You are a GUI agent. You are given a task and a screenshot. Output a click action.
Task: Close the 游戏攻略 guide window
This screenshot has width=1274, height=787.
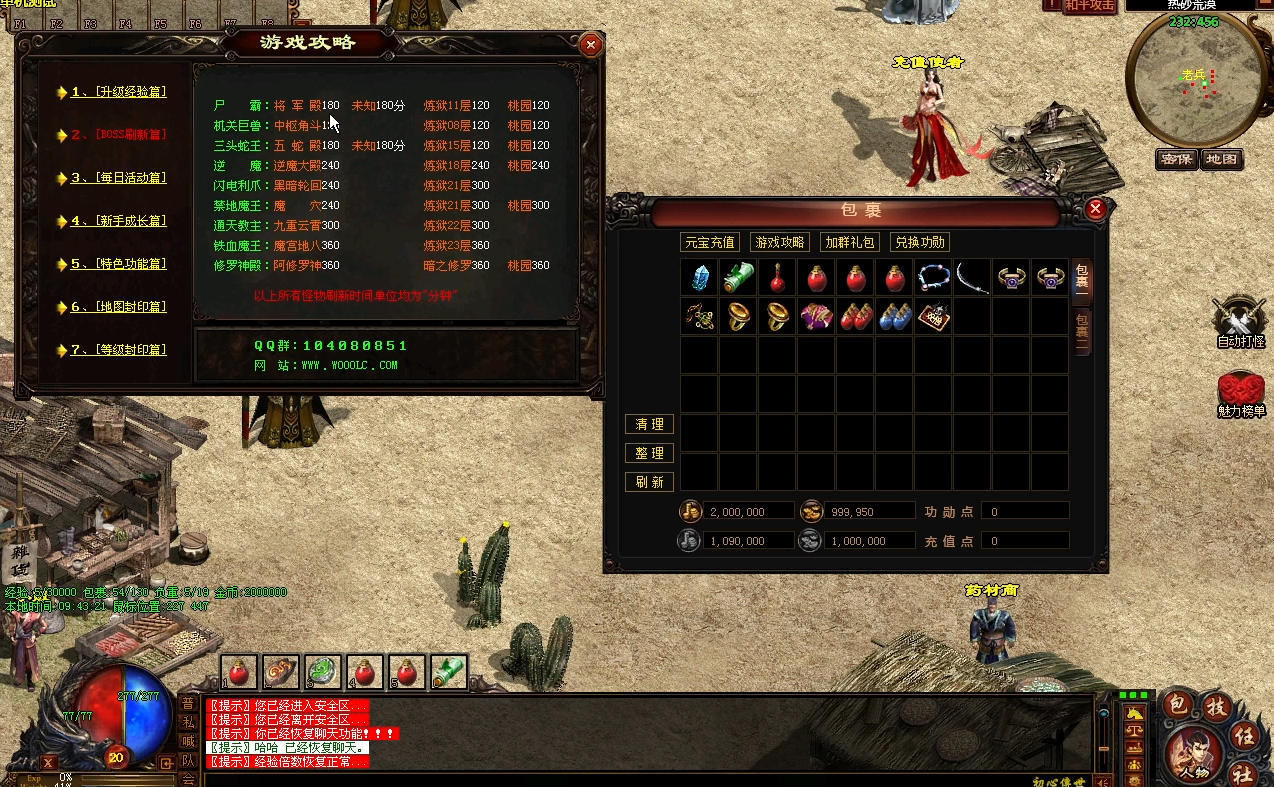coord(591,45)
